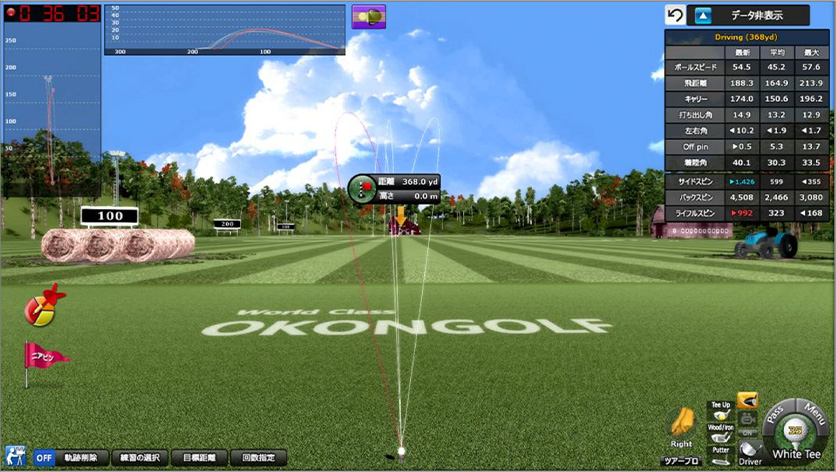Toggle the Right-handed glove icon
836x472 pixels.
(682, 423)
